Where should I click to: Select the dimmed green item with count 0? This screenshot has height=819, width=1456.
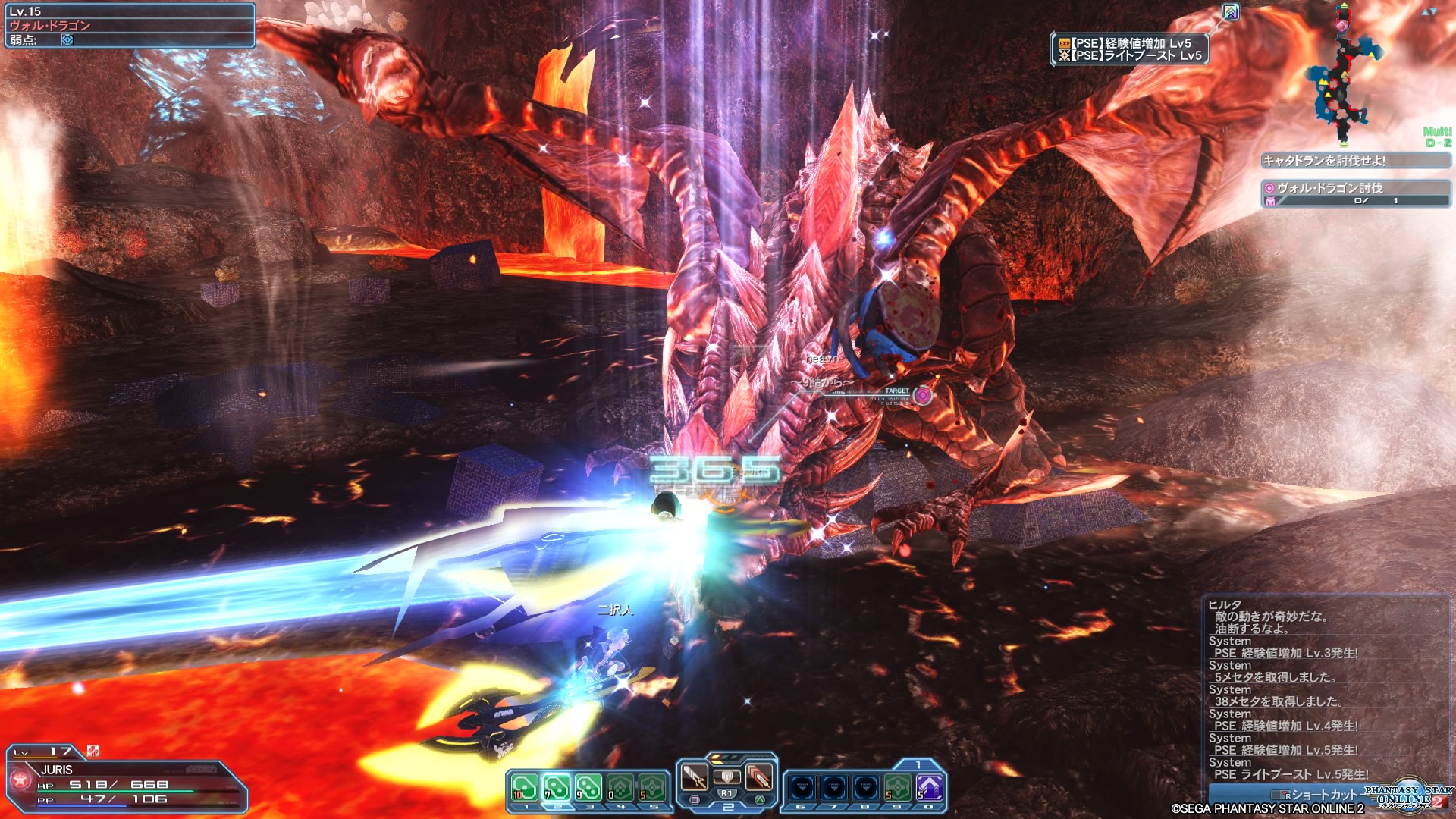[x=620, y=788]
